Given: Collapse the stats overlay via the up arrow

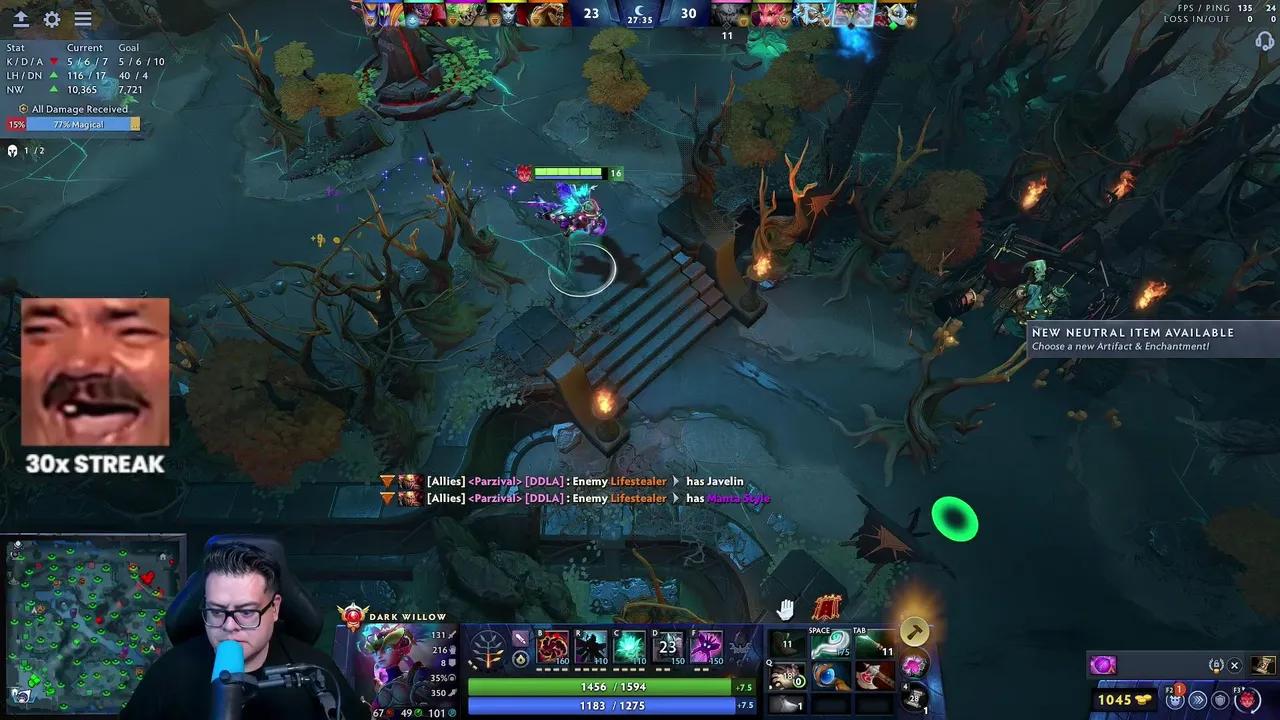Looking at the screenshot, I should point(20,19).
